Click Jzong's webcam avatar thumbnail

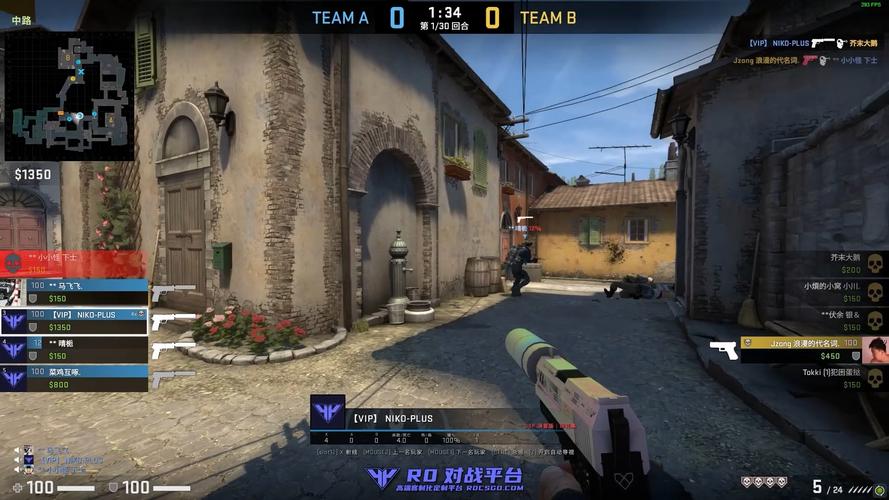[875, 349]
